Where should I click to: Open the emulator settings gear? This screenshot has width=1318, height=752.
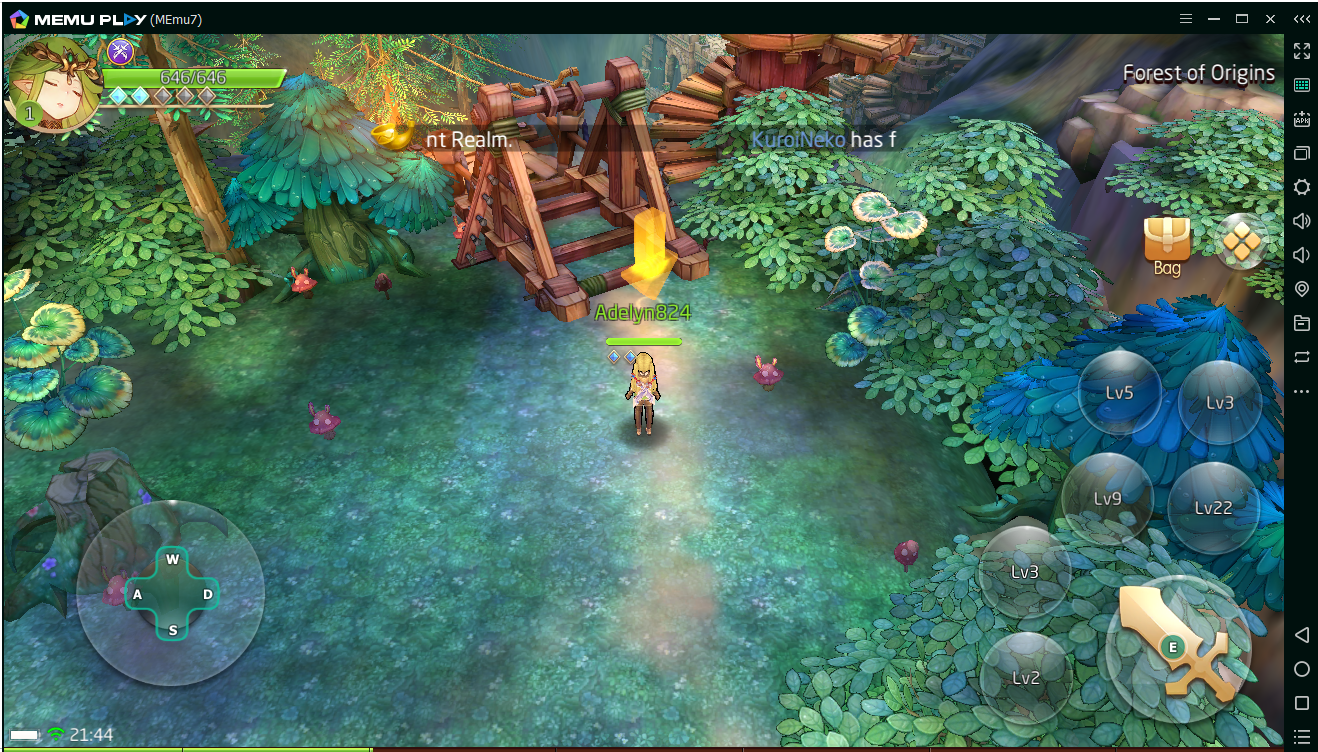(x=1301, y=187)
